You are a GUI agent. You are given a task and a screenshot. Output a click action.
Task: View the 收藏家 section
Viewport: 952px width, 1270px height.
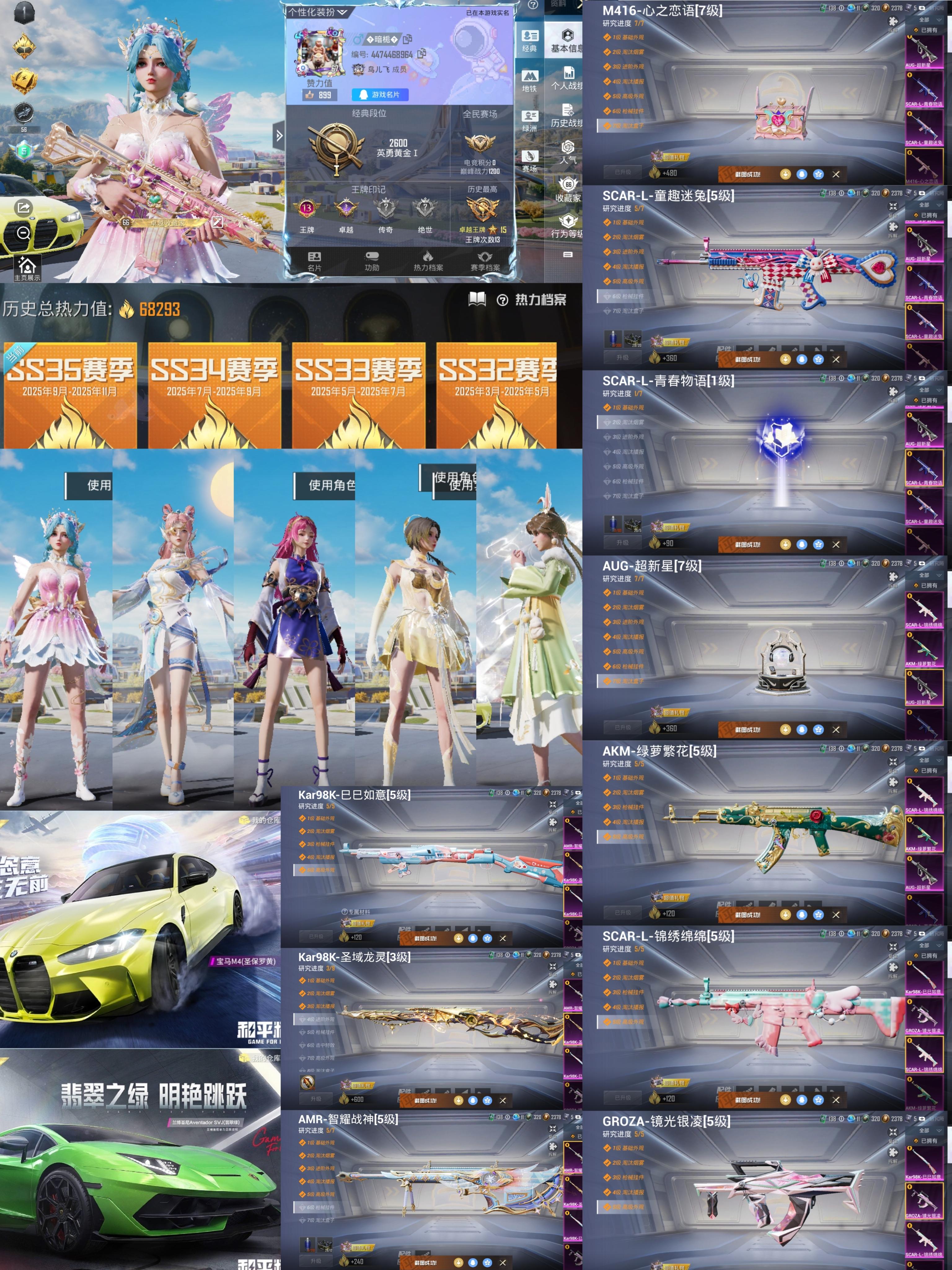click(x=567, y=190)
